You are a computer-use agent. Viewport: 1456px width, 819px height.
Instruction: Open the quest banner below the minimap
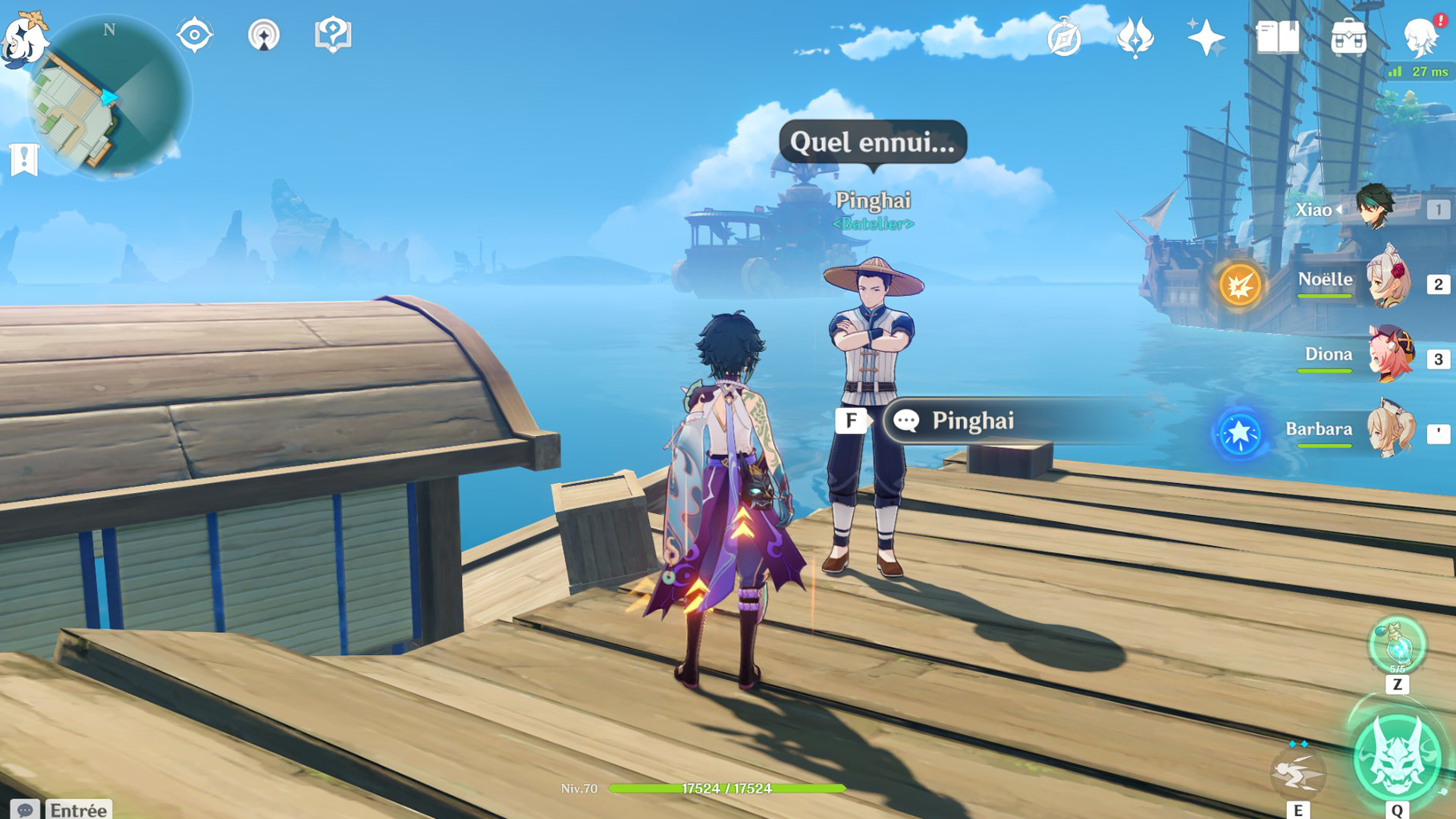26,158
